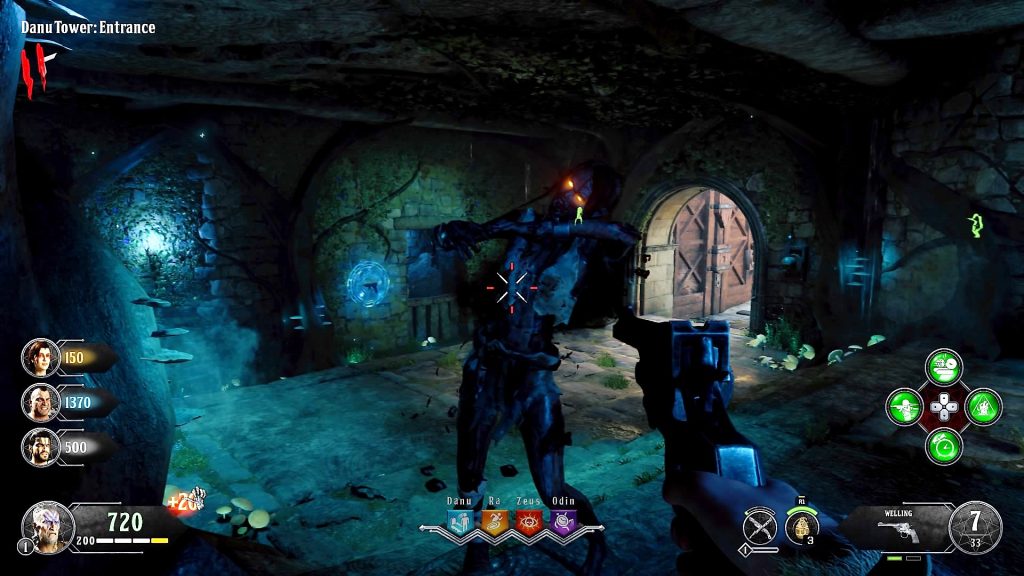Click the teammate portrait with 500 points
Image resolution: width=1024 pixels, height=576 pixels.
[40, 446]
